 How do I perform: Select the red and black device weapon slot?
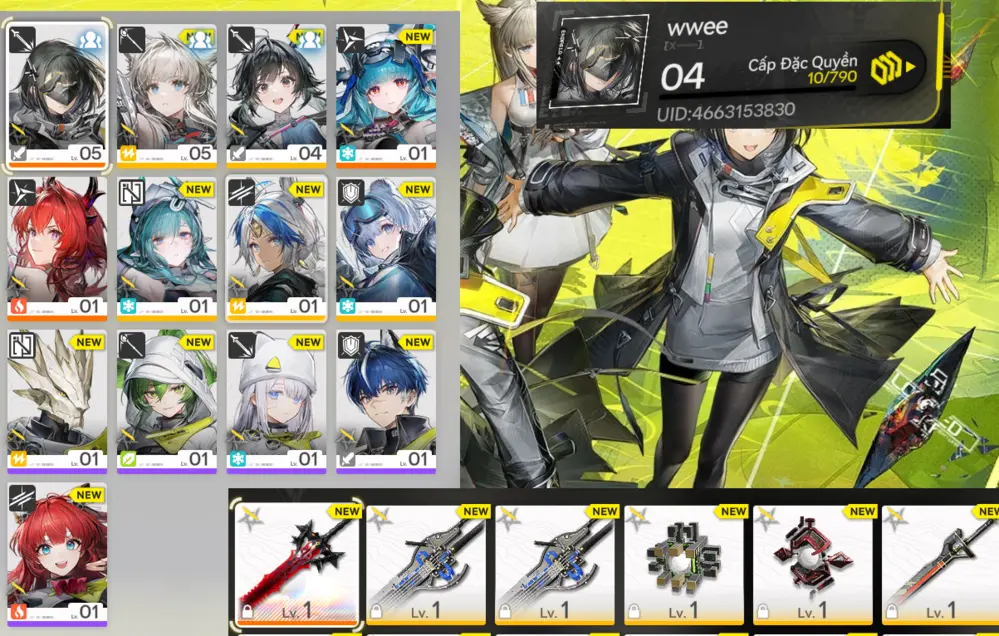813,563
